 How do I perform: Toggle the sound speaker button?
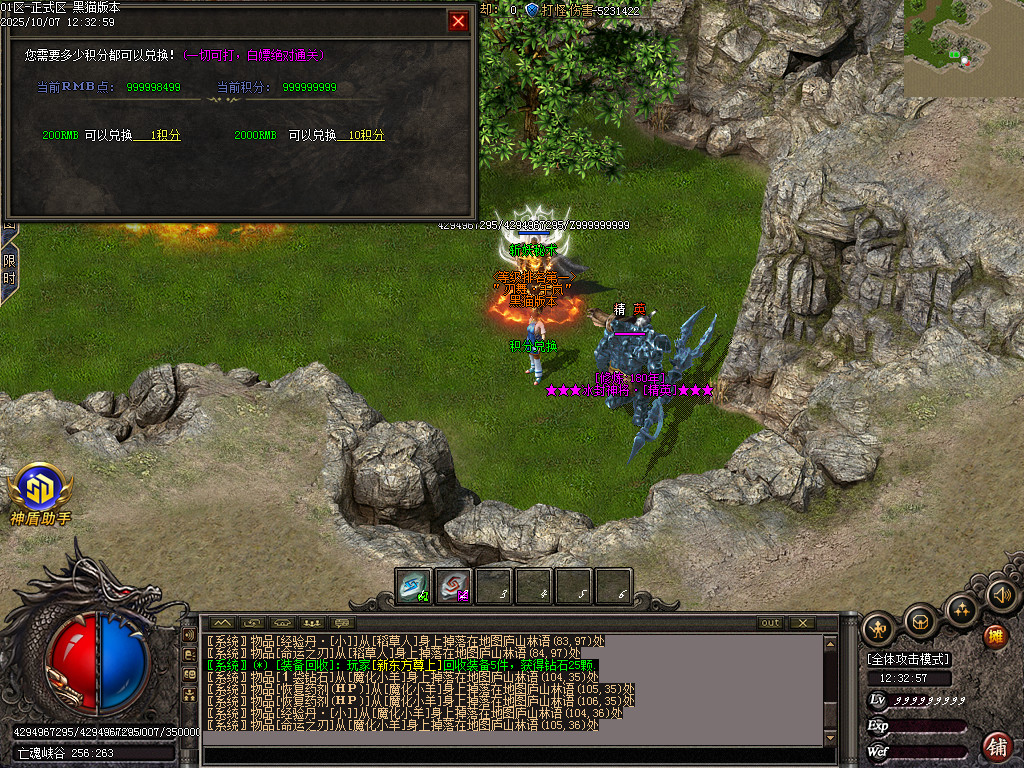click(1002, 596)
